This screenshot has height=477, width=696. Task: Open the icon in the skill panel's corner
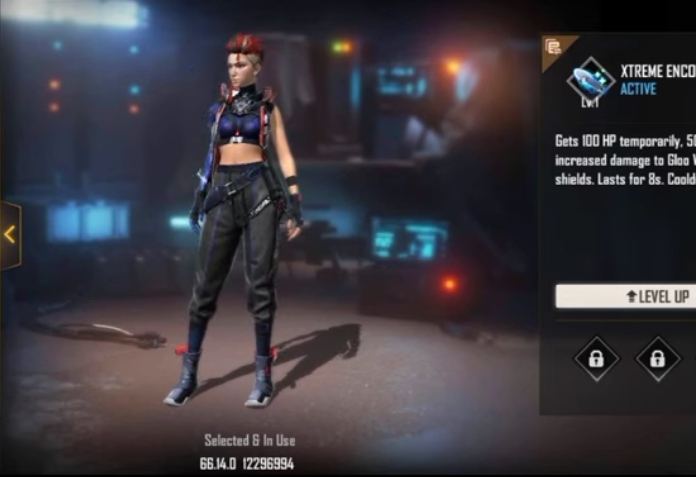coord(553,47)
